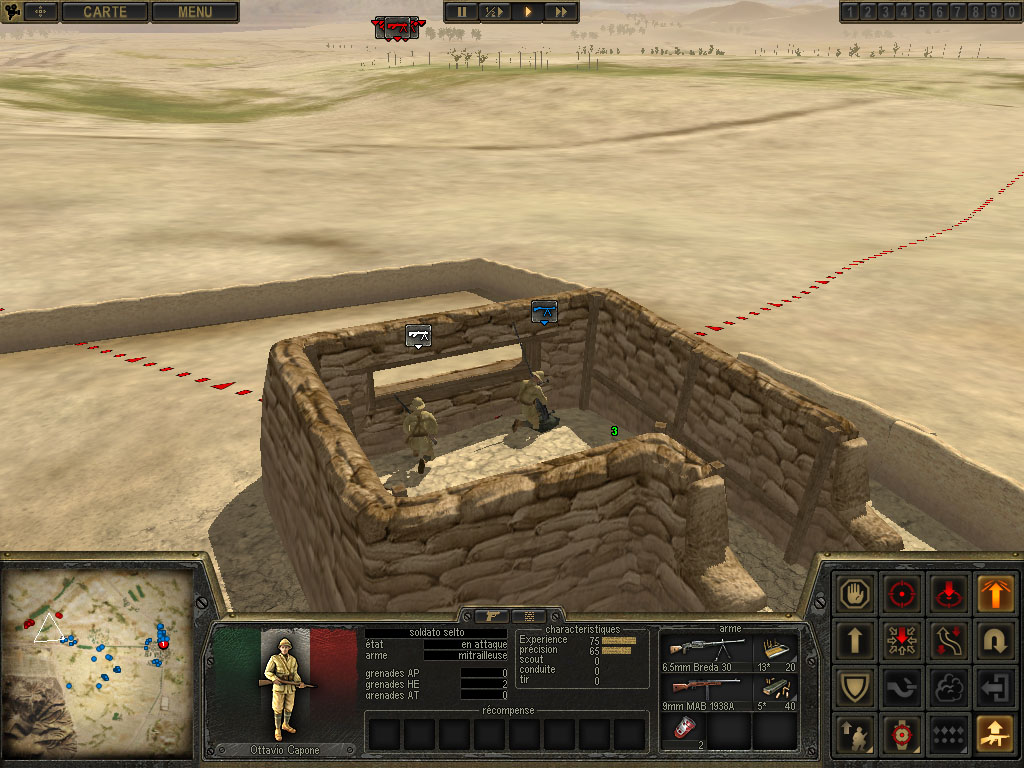The image size is (1024, 768).
Task: Open the MENU button
Action: click(x=195, y=12)
